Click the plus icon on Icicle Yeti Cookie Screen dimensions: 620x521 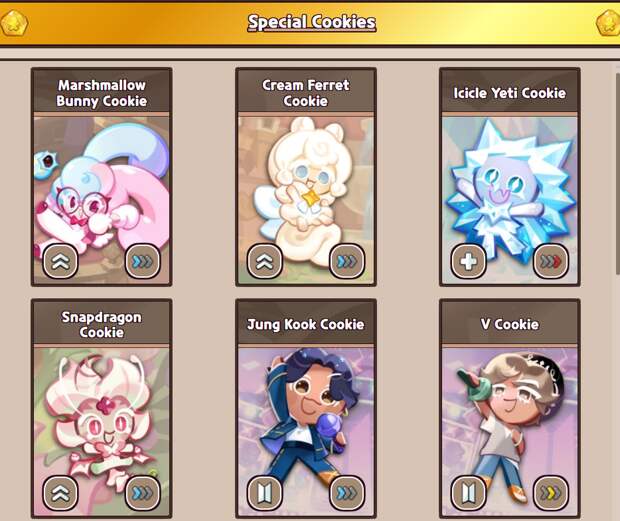pos(468,262)
